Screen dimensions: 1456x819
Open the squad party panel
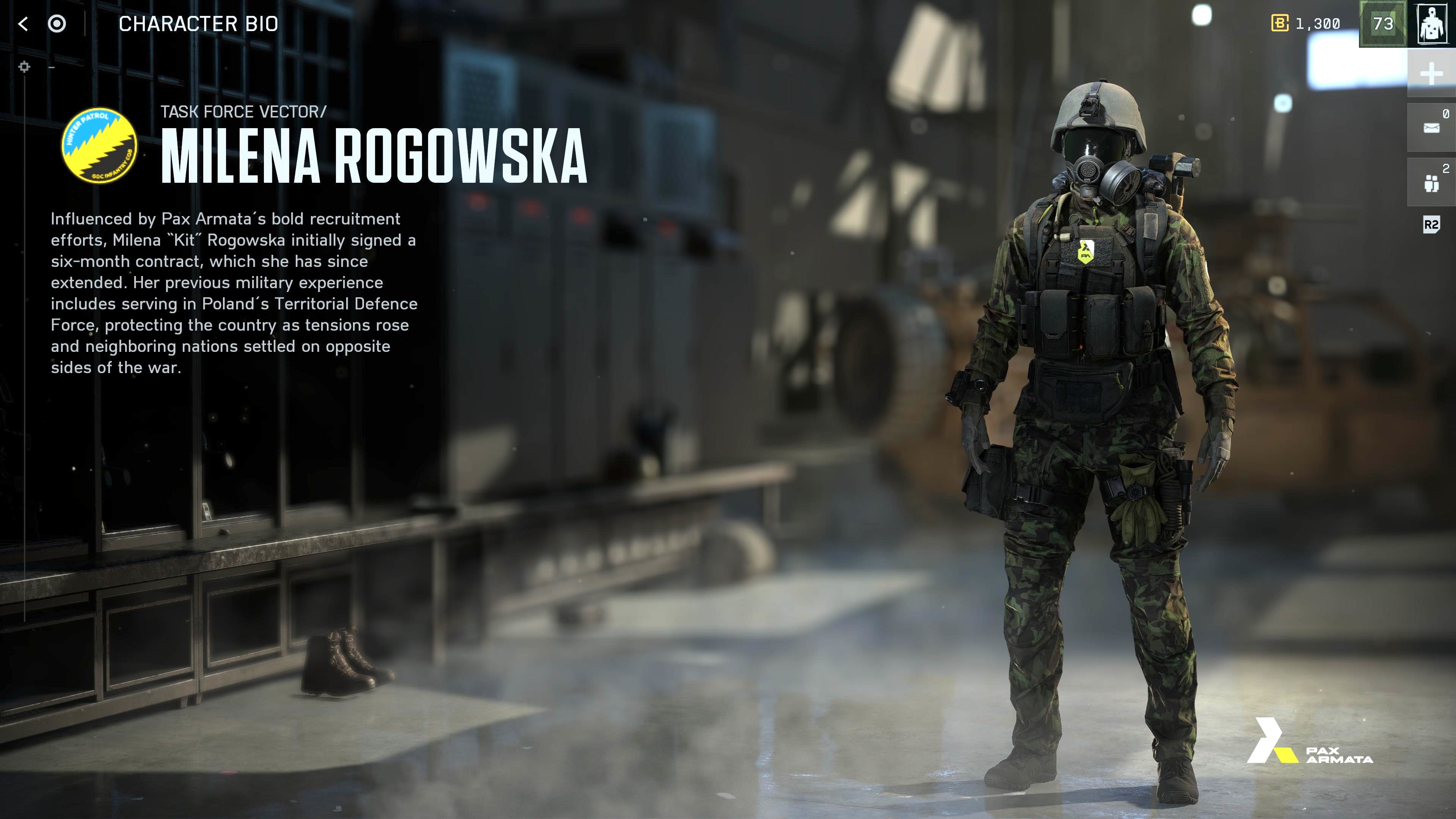pyautogui.click(x=1431, y=182)
